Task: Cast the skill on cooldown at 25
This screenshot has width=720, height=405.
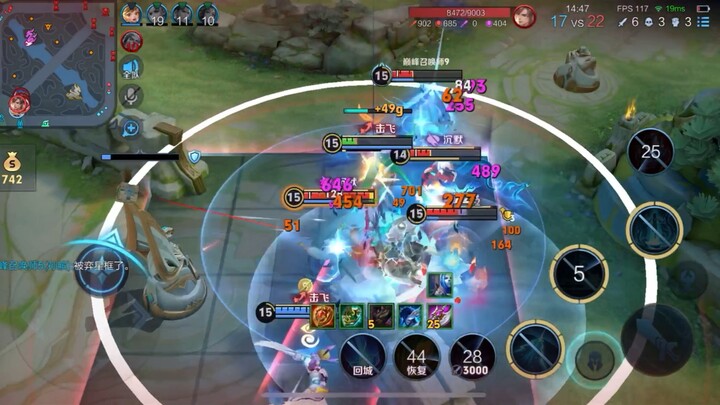Action: (651, 152)
